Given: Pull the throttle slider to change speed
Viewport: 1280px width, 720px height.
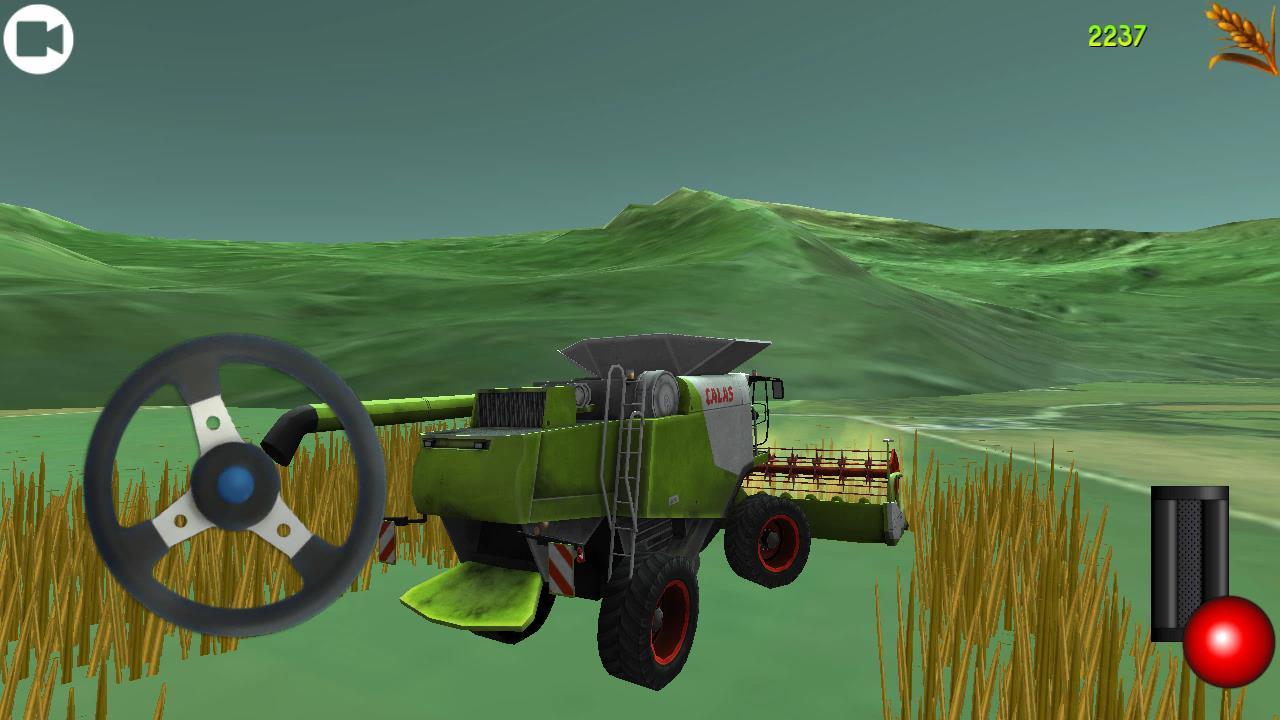Looking at the screenshot, I should click(x=1190, y=560).
